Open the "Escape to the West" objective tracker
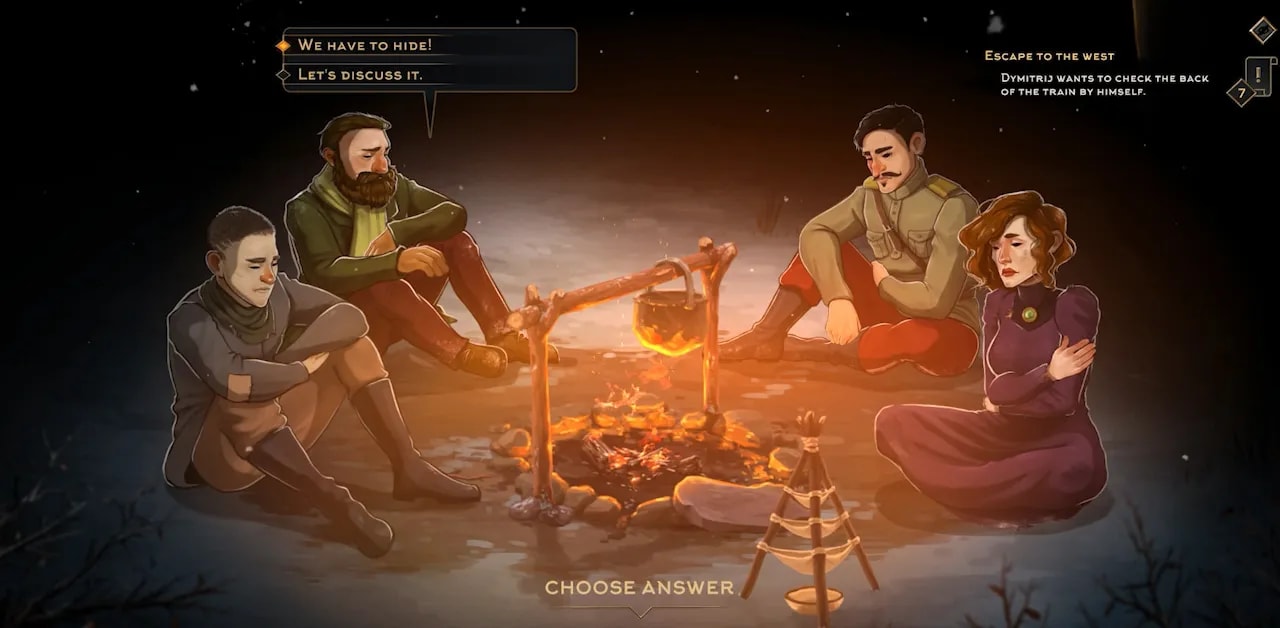 click(1049, 56)
